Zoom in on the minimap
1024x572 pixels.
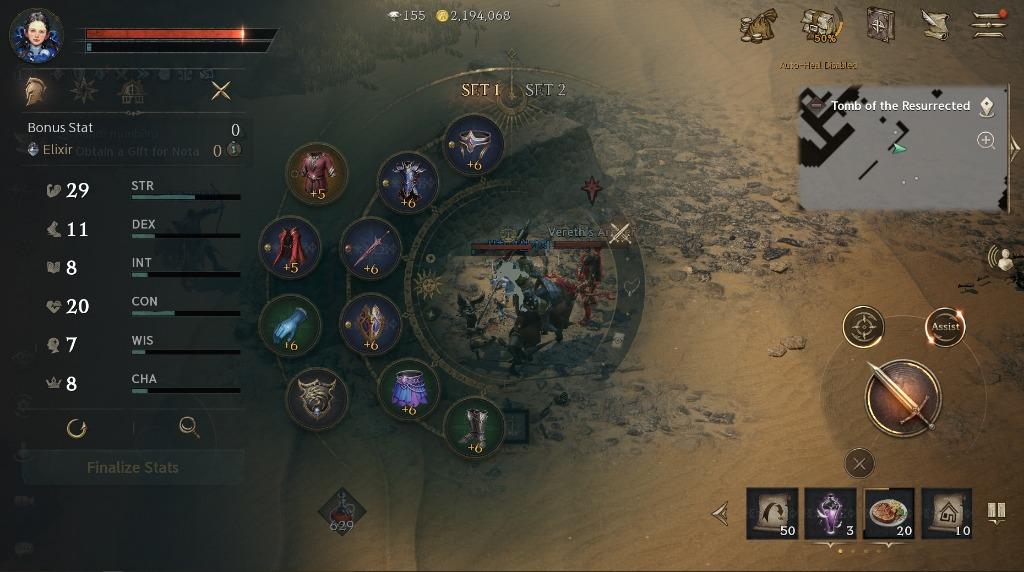(986, 140)
